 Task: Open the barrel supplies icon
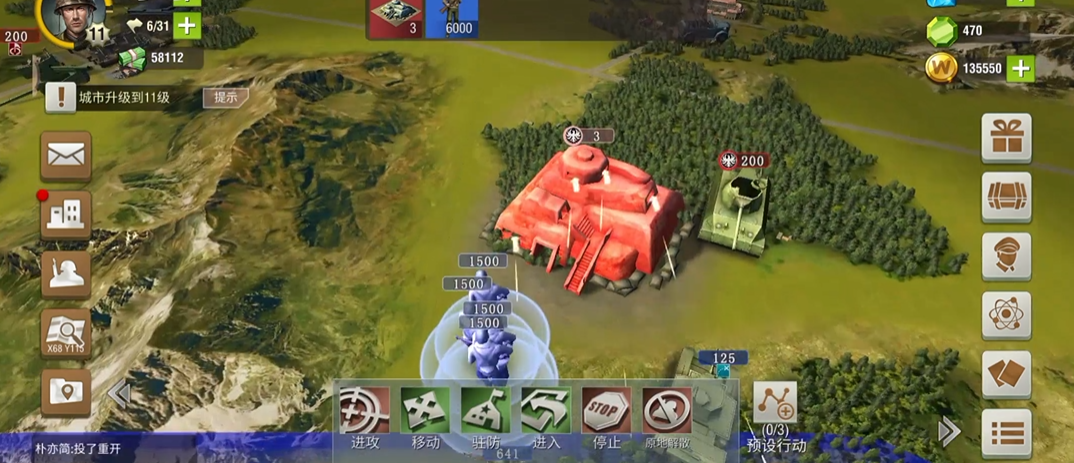[1006, 197]
